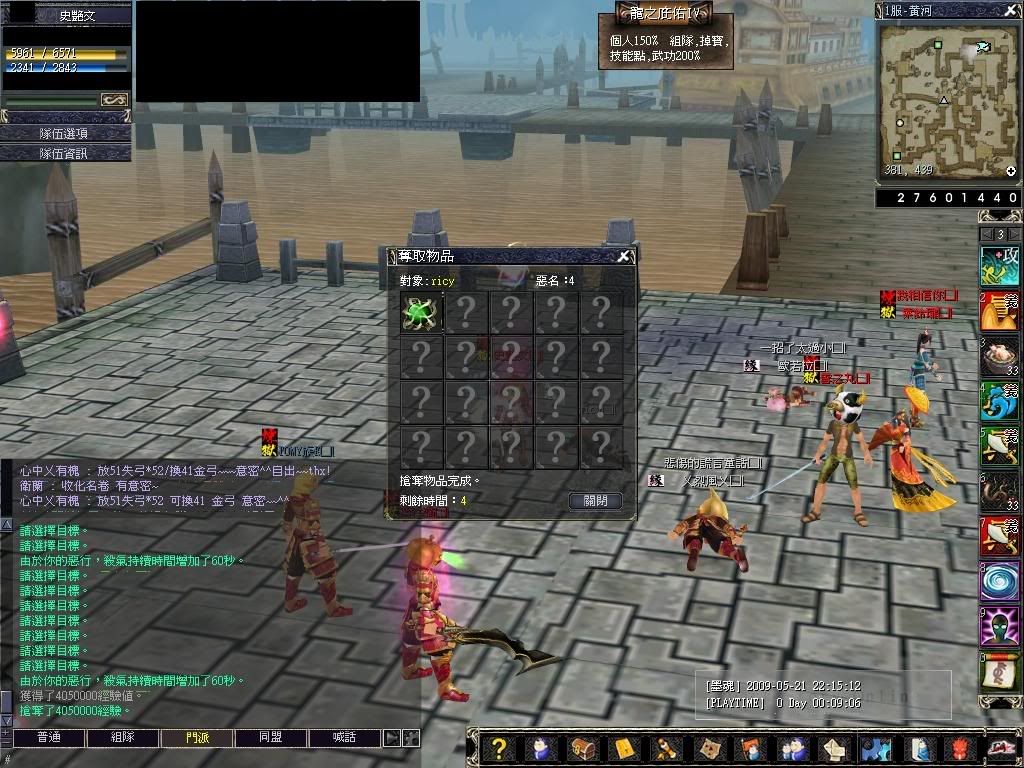Viewport: 1024px width, 768px height.
Task: Open help via the yellow question mark icon
Action: 499,749
